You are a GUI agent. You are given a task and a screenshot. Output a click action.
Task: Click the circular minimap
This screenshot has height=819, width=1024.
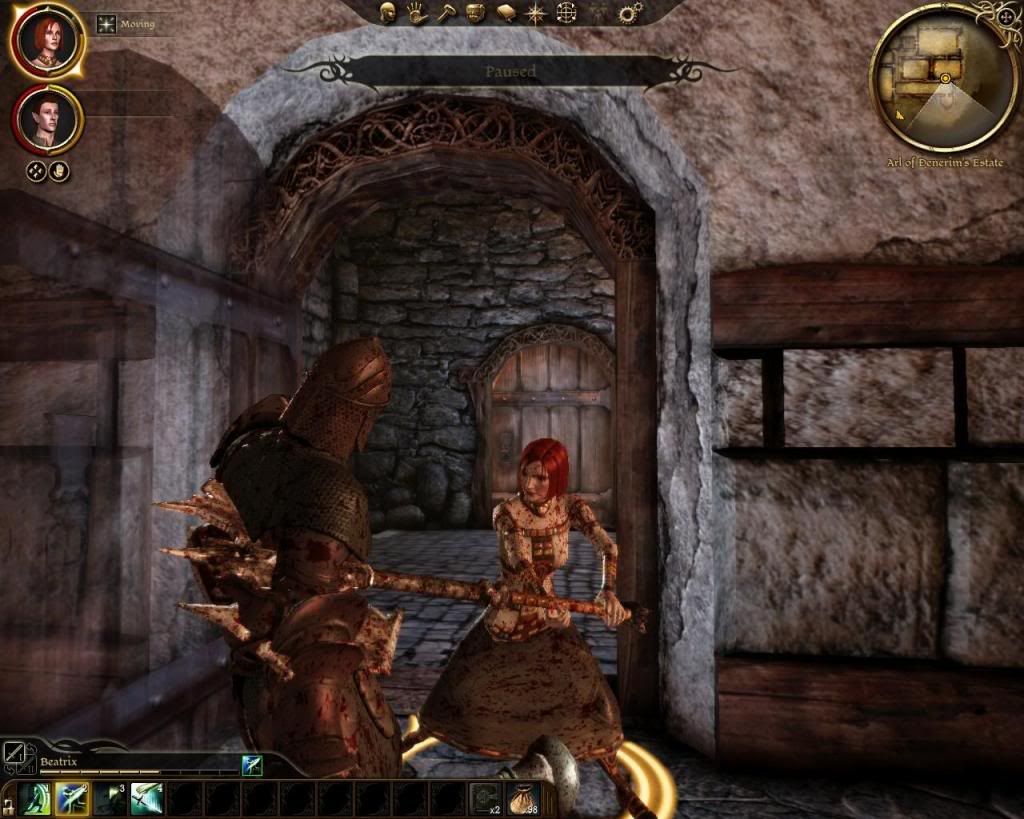944,78
